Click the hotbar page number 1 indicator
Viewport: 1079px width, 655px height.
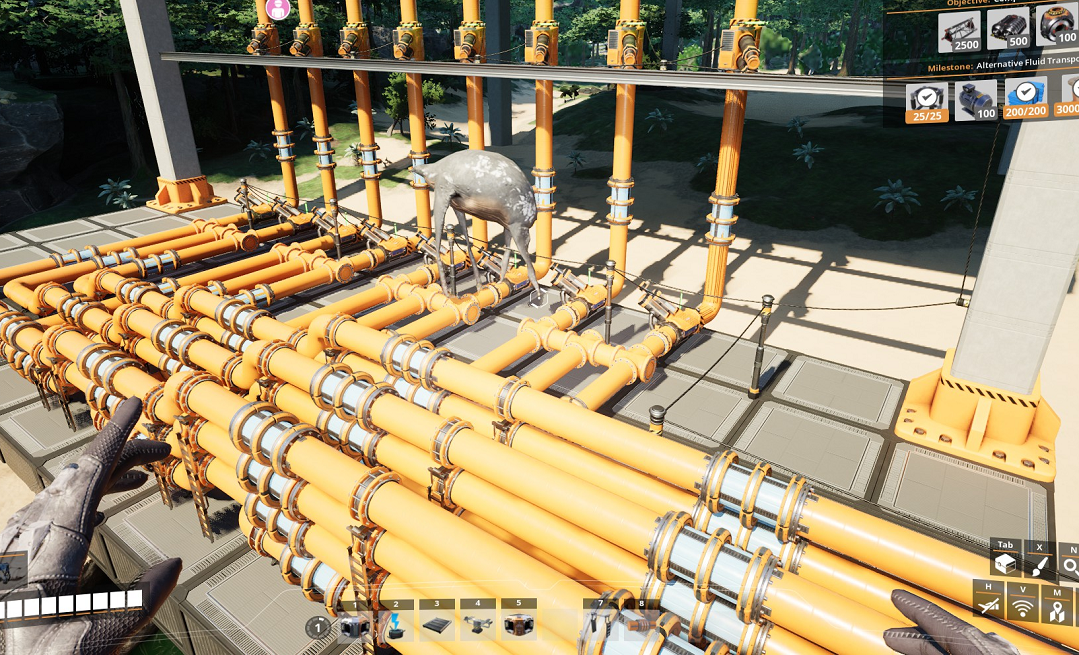(x=317, y=628)
